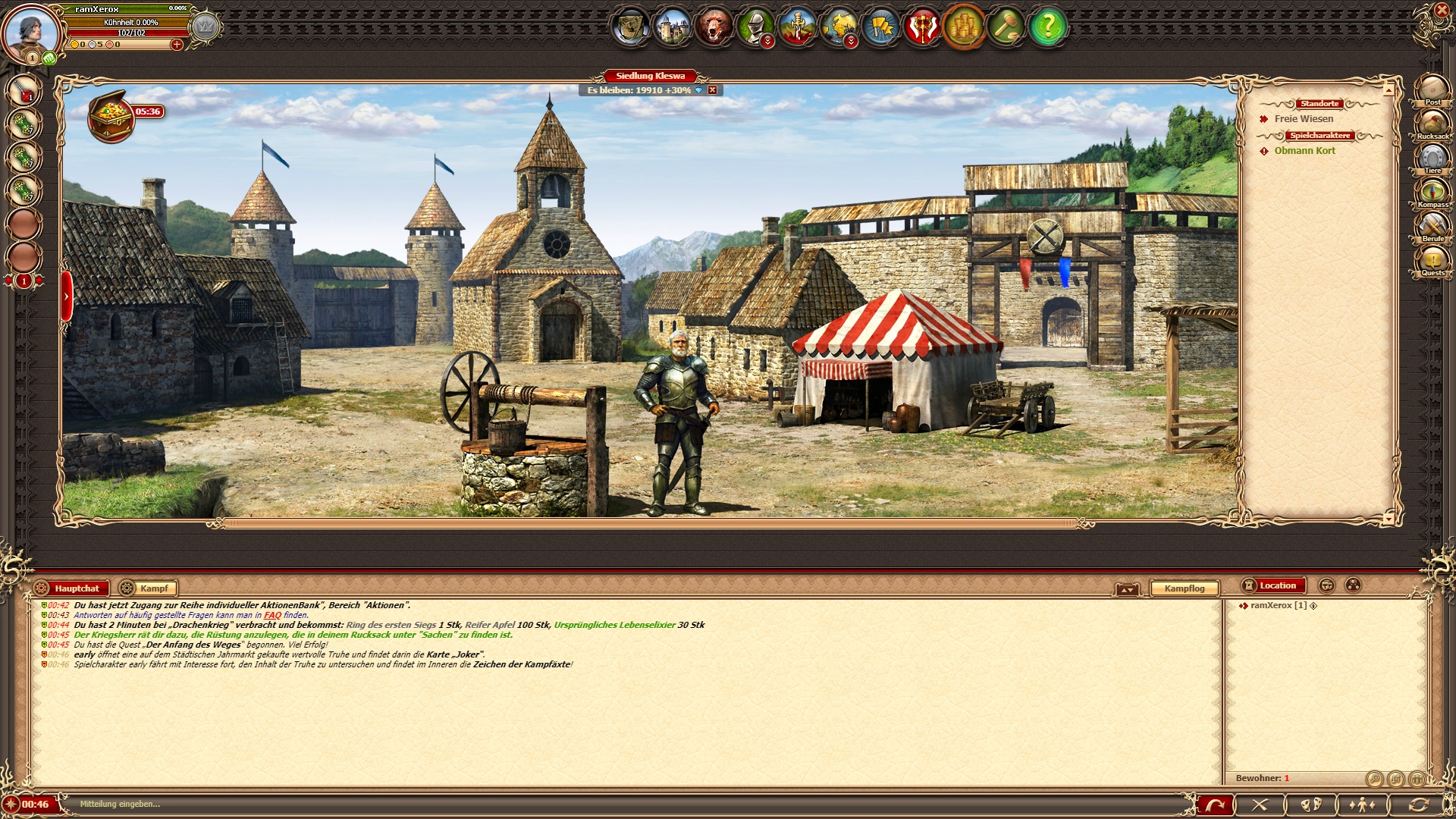Open the green question mark help
The image size is (1456, 819).
click(1047, 27)
